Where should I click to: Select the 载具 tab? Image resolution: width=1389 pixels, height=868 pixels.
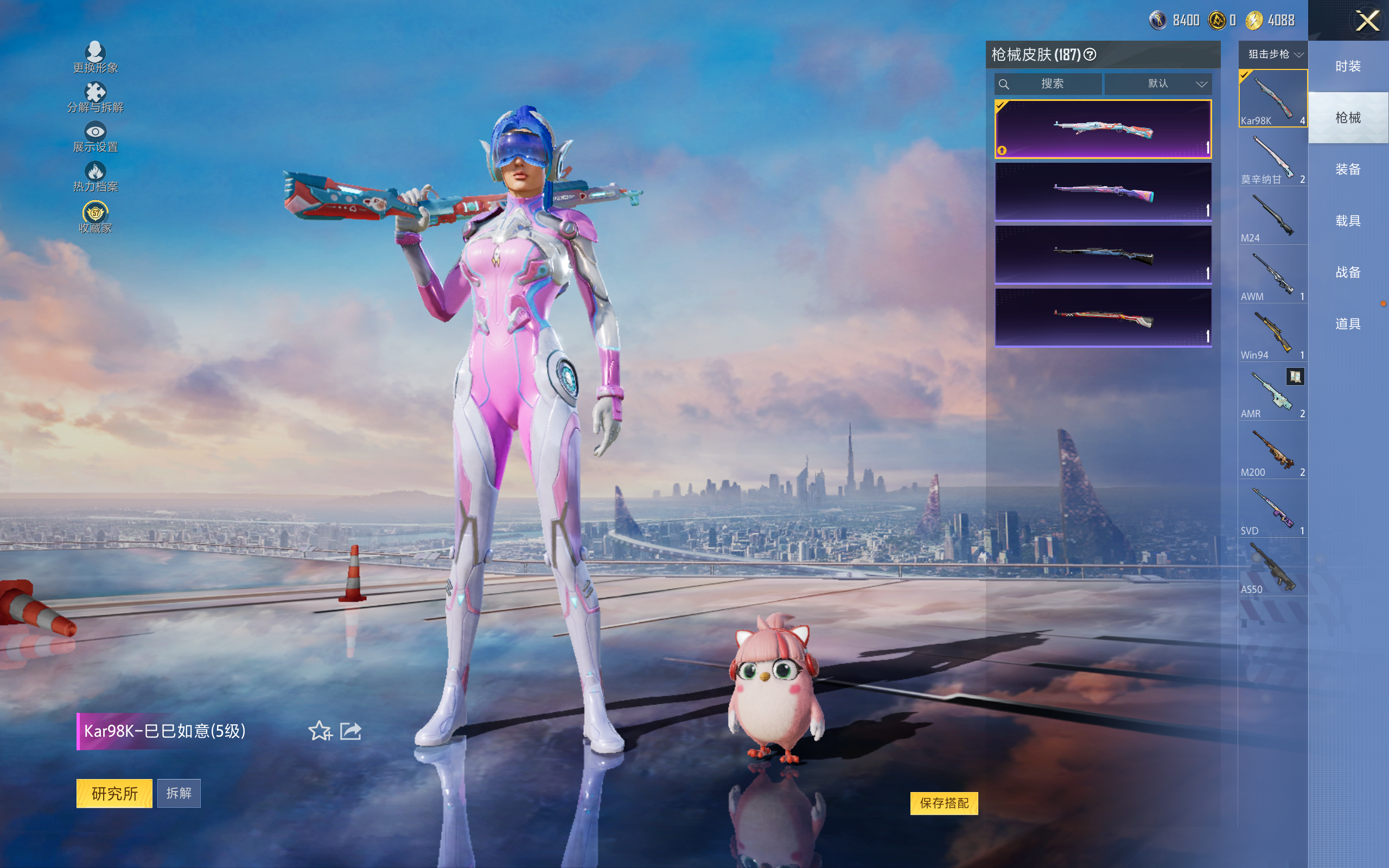(1347, 221)
